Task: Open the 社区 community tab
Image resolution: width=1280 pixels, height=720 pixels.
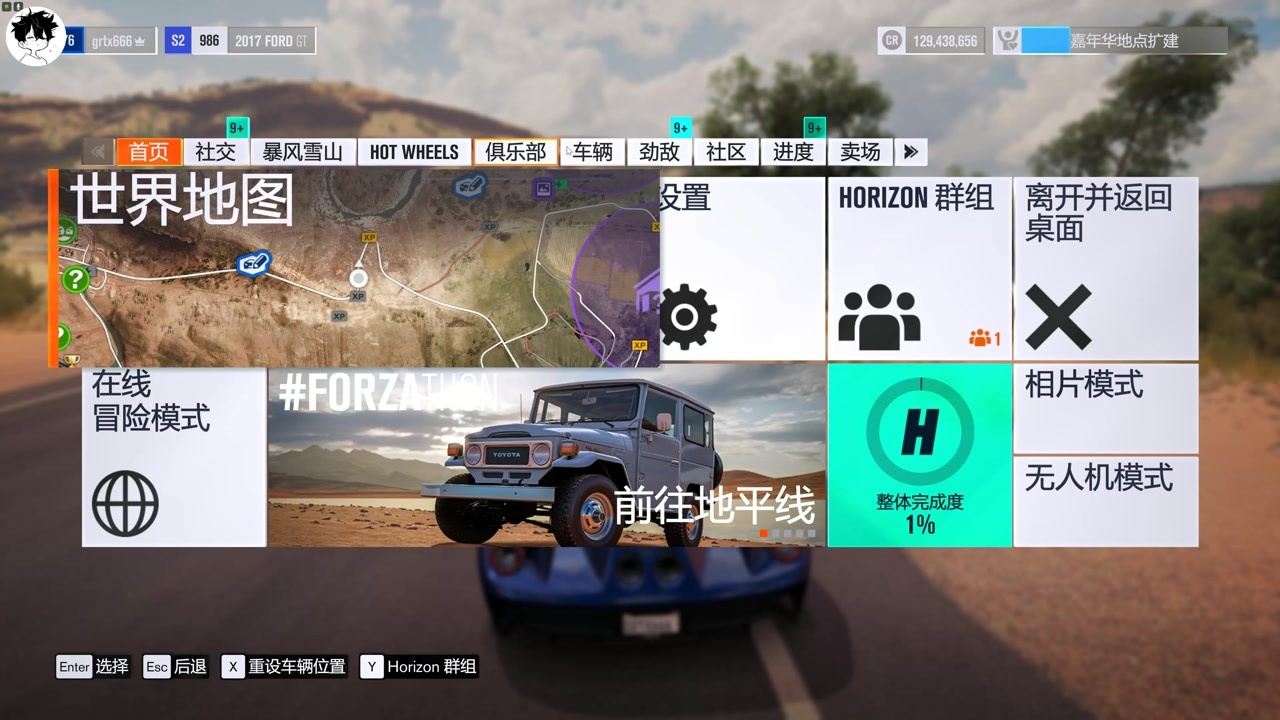Action: click(x=726, y=152)
